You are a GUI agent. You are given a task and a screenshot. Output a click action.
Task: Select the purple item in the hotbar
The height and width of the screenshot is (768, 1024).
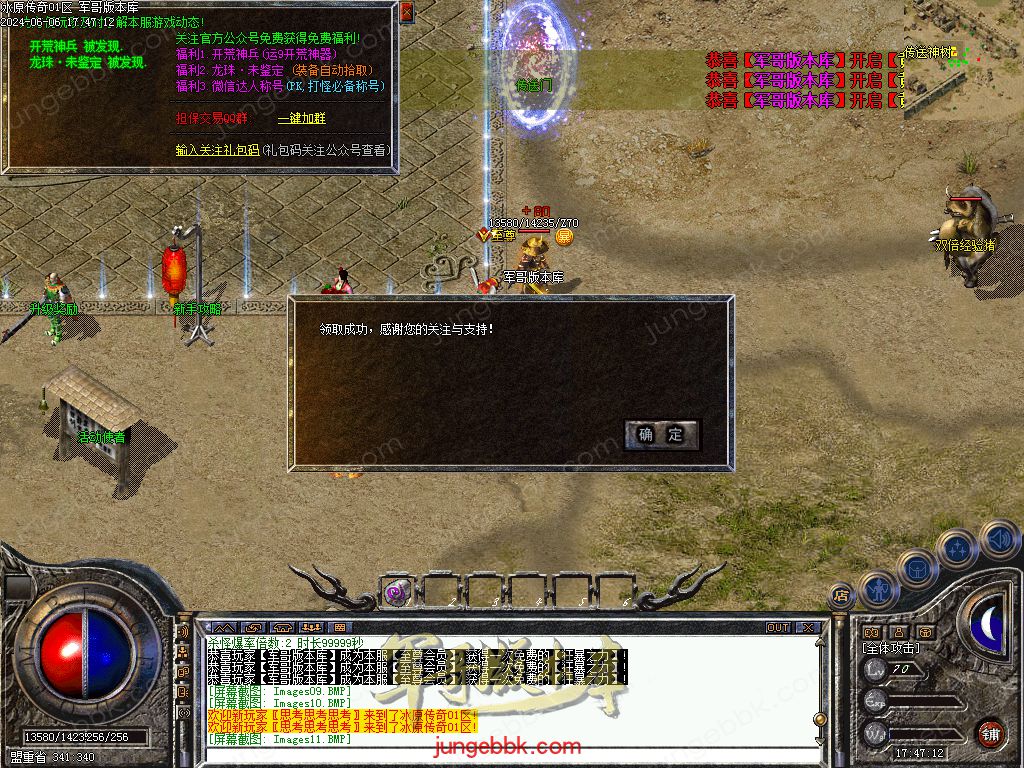point(396,593)
